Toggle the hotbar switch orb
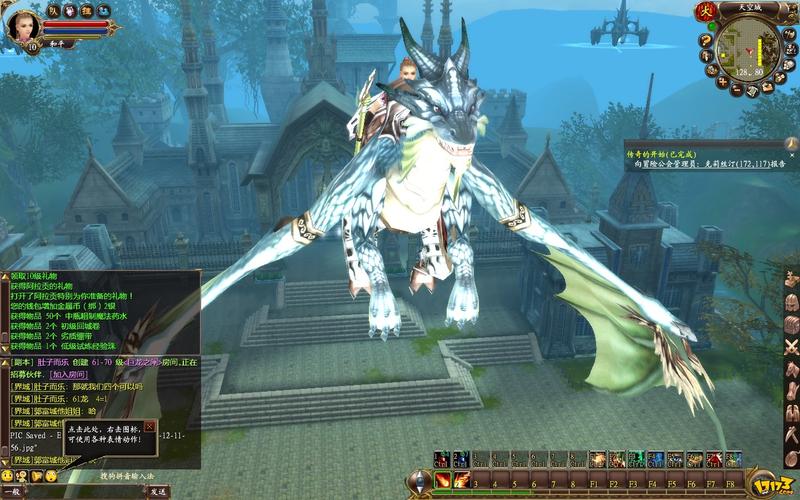The image size is (800, 500). pos(419,482)
